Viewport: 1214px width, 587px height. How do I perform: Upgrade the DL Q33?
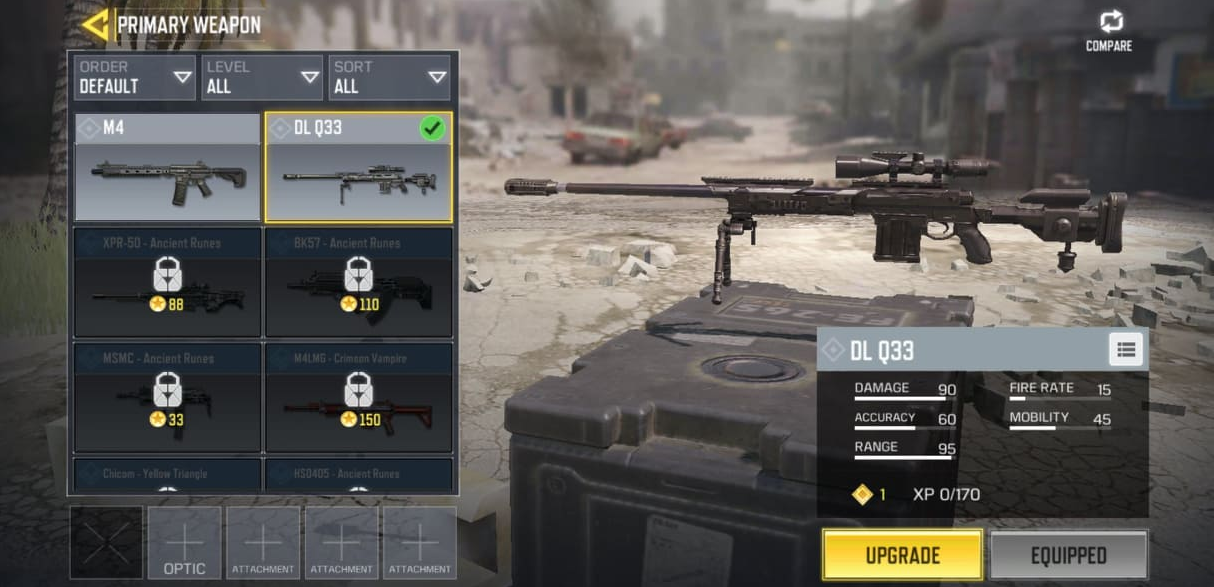[x=902, y=555]
